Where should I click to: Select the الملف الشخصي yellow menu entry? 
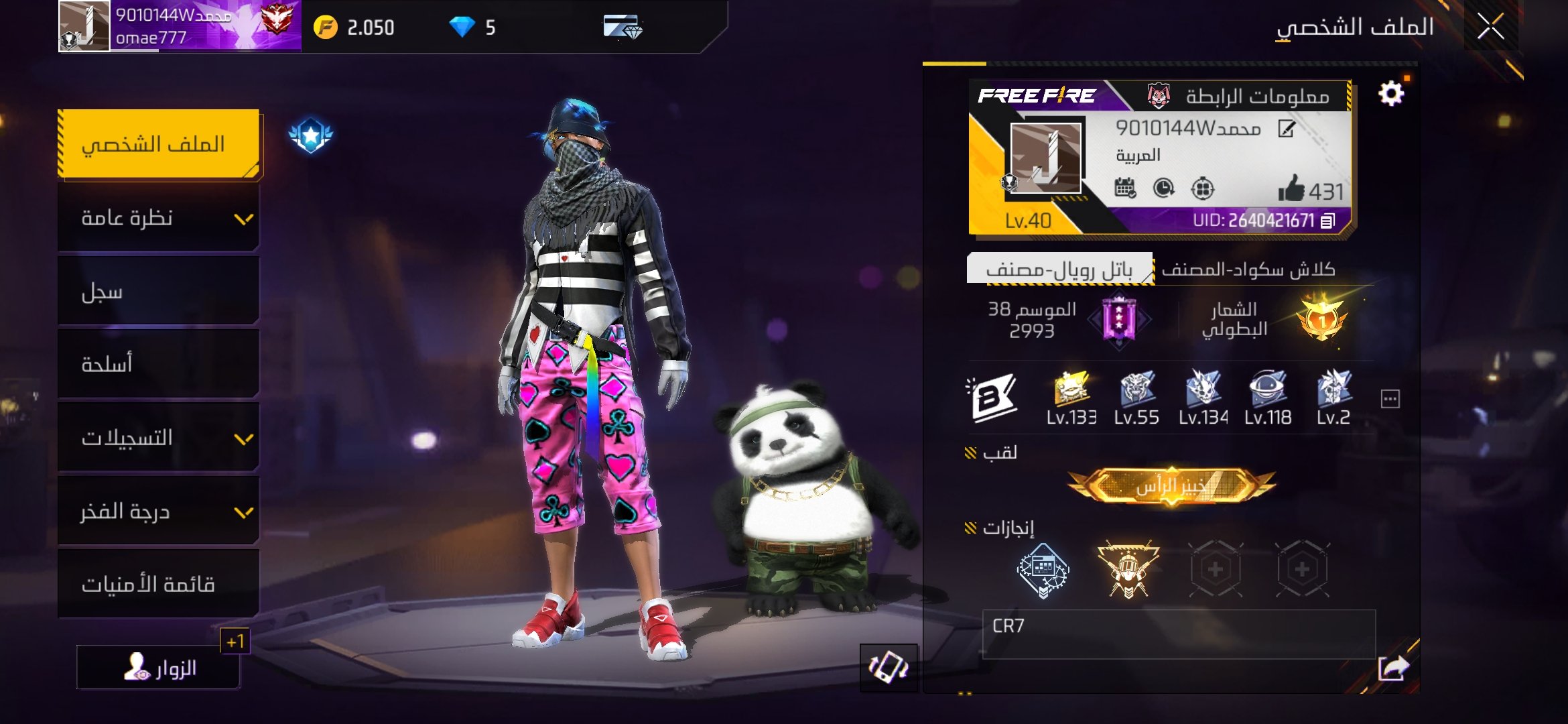coord(159,144)
